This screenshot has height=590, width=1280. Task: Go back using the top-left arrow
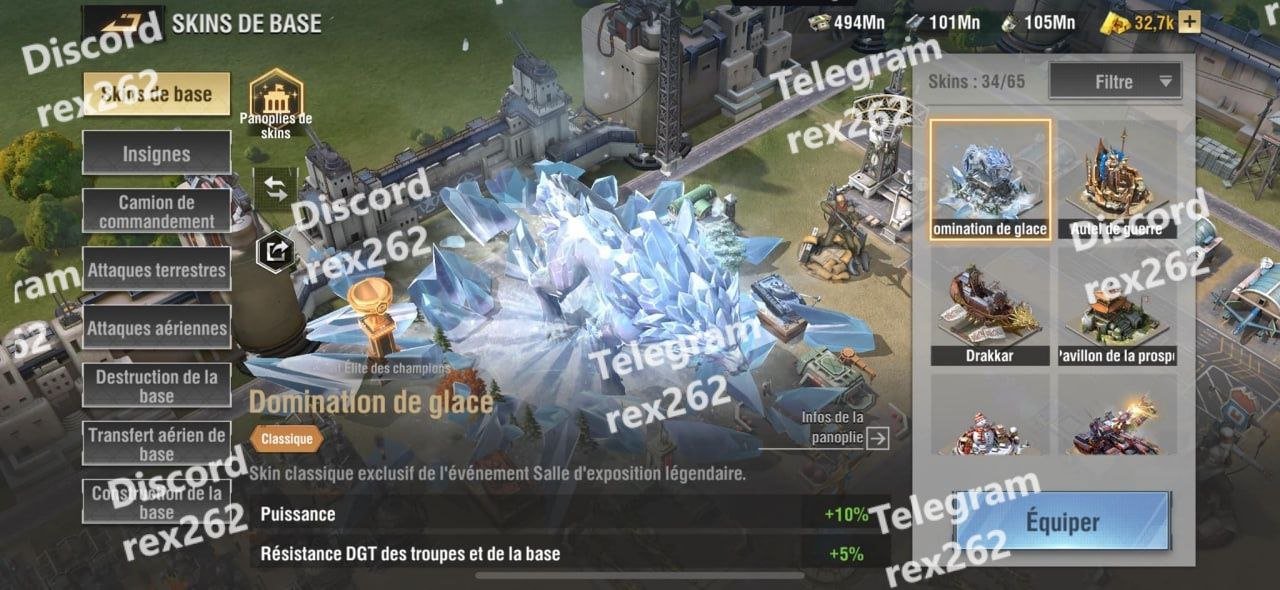click(x=122, y=21)
